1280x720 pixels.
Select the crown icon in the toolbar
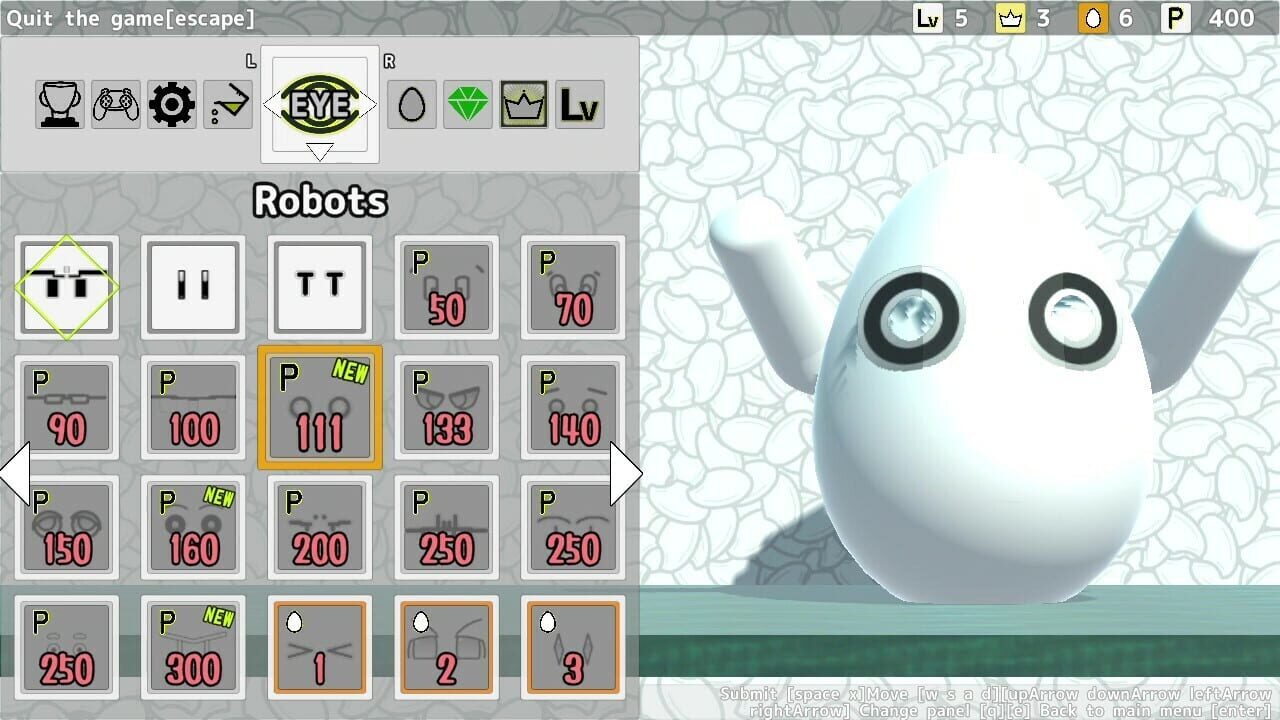[x=523, y=103]
